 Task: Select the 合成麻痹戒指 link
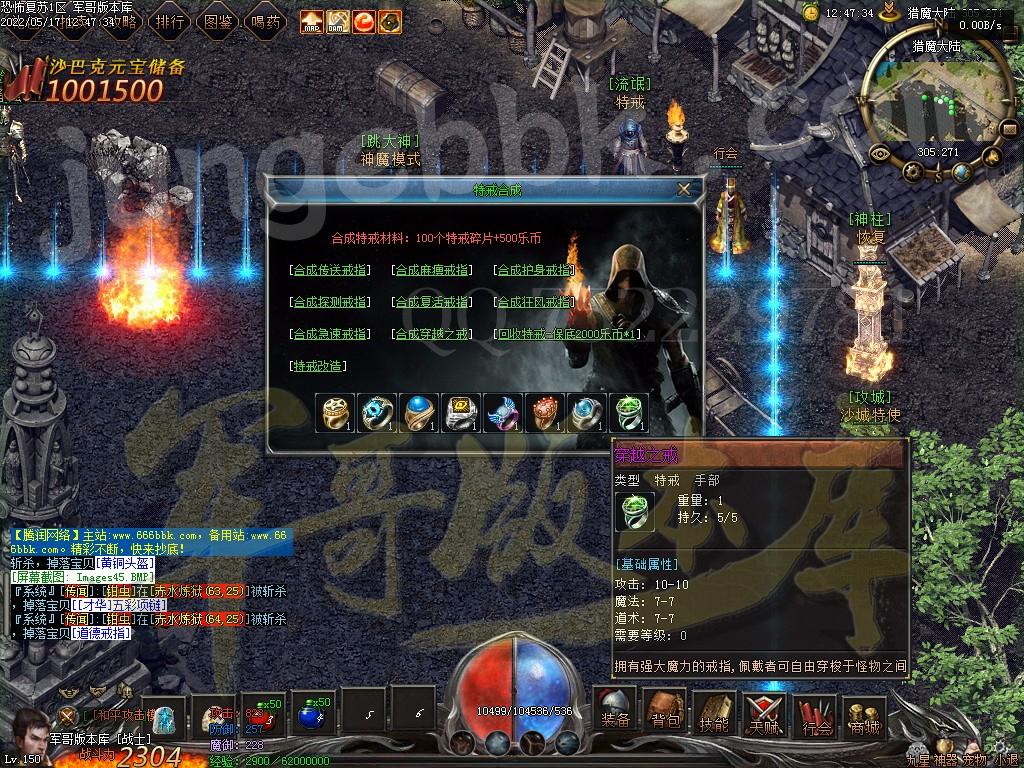point(432,270)
